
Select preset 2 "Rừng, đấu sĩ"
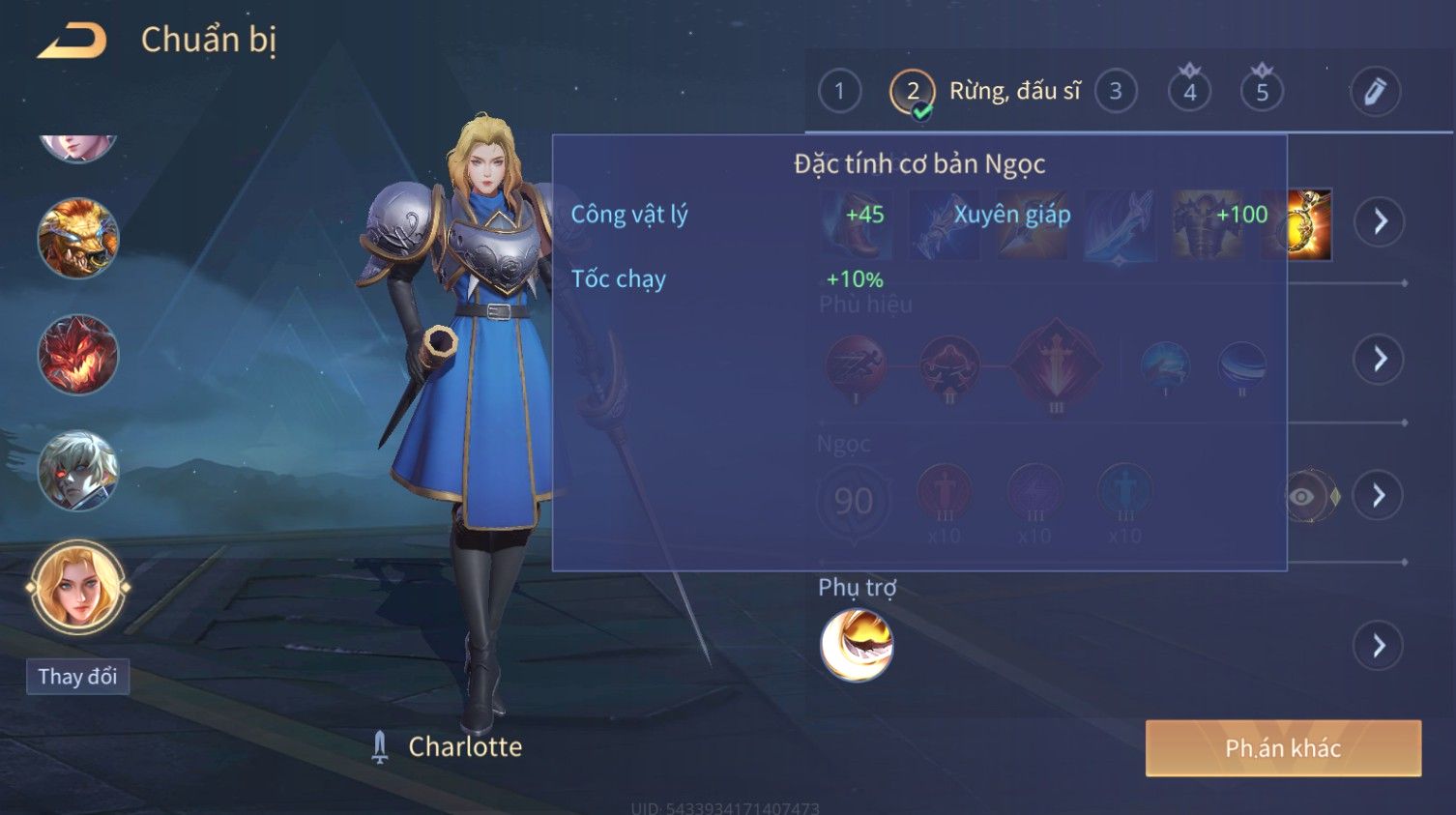pyautogui.click(x=913, y=92)
